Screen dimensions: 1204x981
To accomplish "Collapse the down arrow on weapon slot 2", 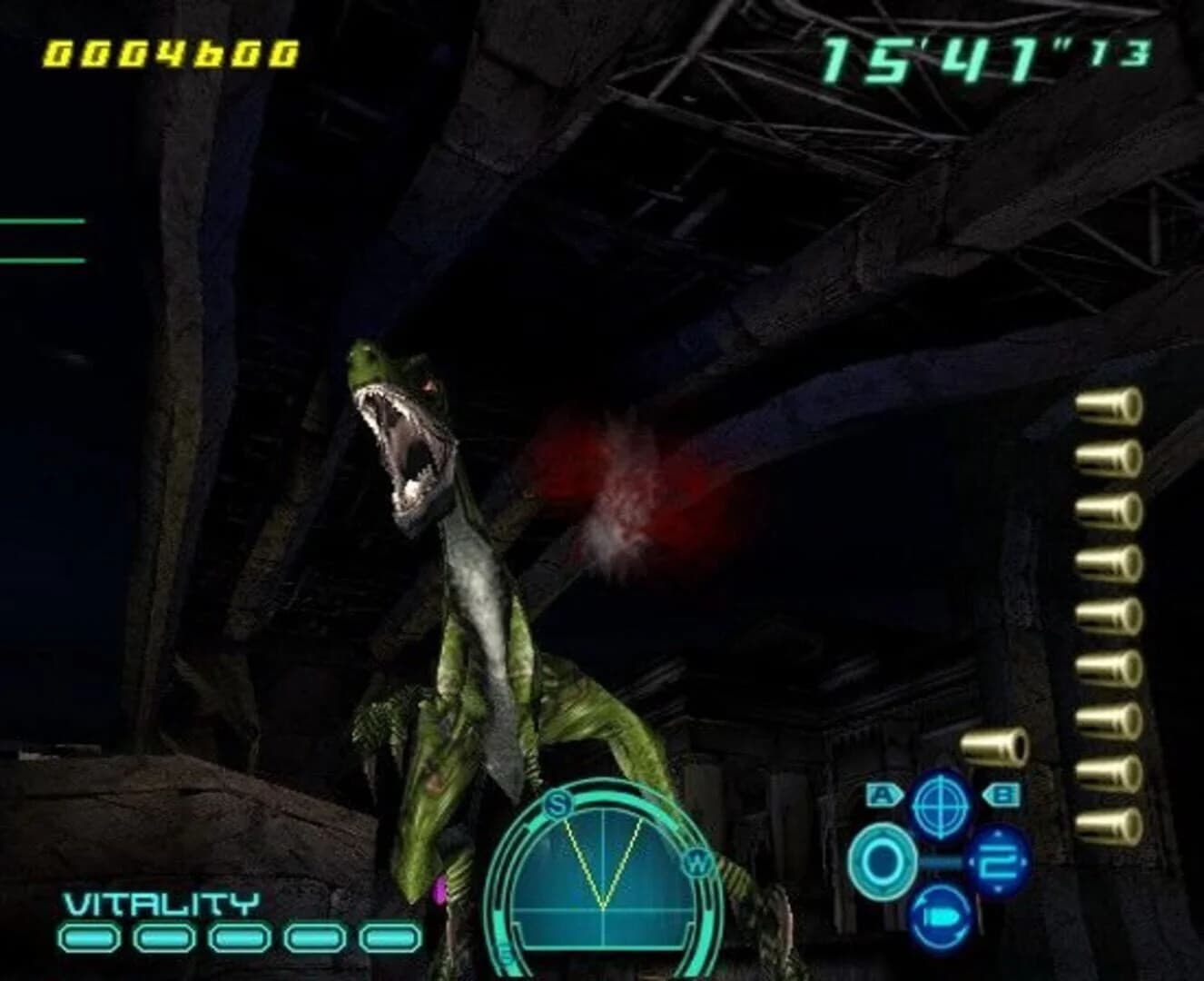I will coord(997,887).
